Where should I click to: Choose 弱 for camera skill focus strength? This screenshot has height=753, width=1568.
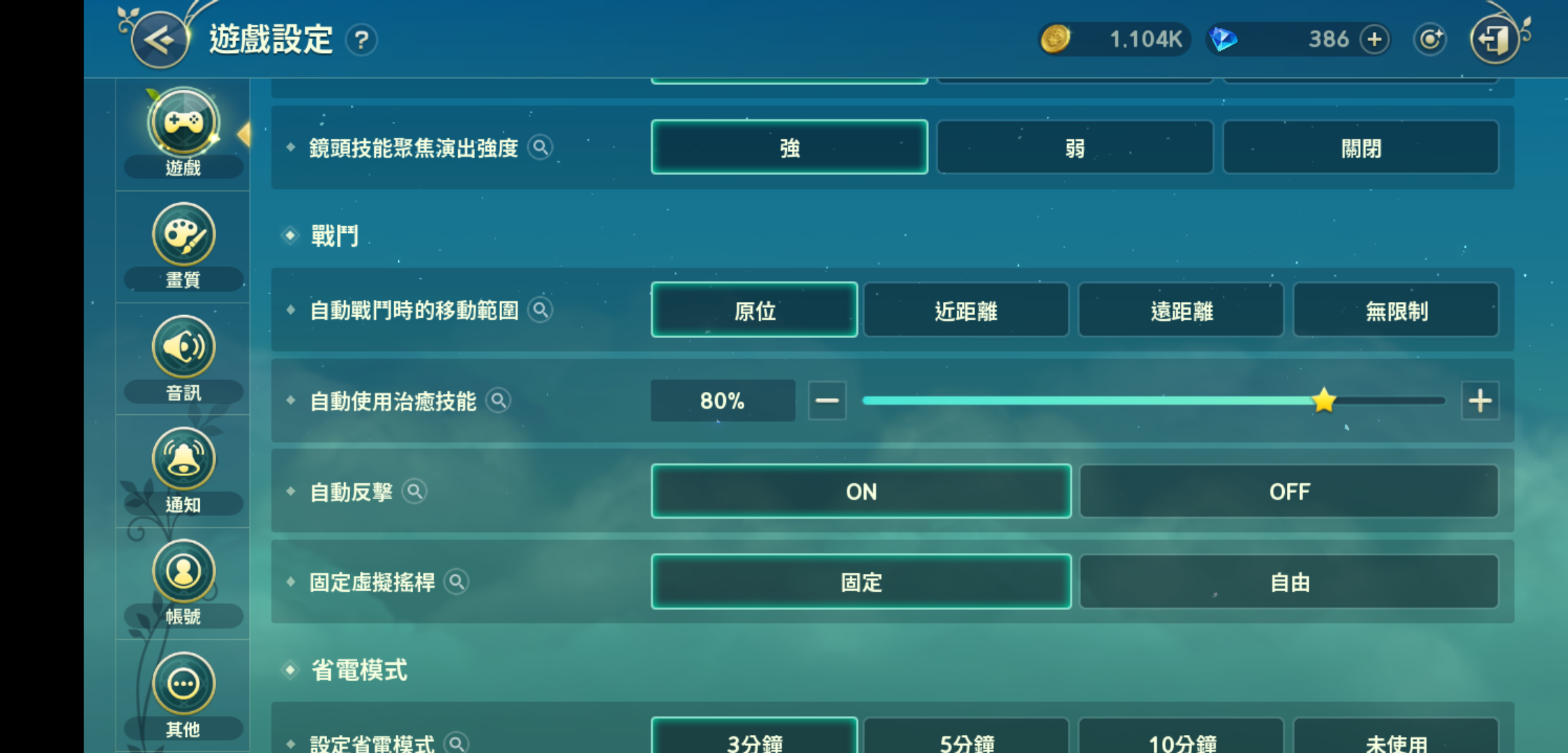tap(1074, 148)
